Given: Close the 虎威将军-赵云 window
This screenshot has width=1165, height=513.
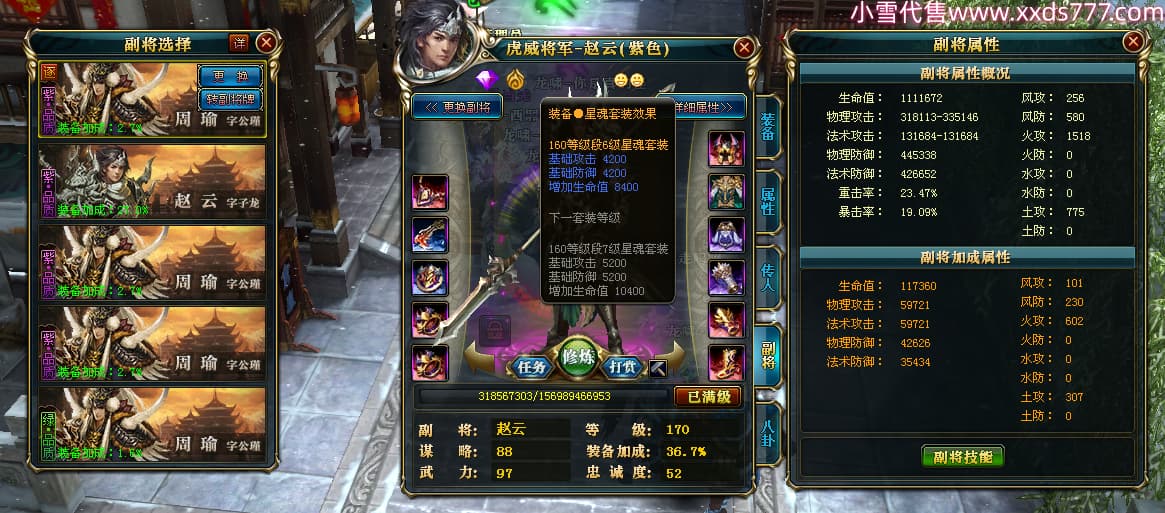Looking at the screenshot, I should pos(743,48).
